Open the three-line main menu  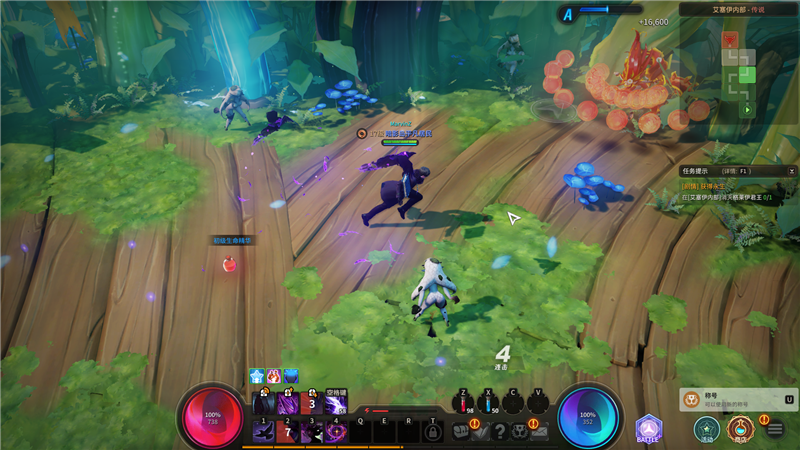point(775,429)
